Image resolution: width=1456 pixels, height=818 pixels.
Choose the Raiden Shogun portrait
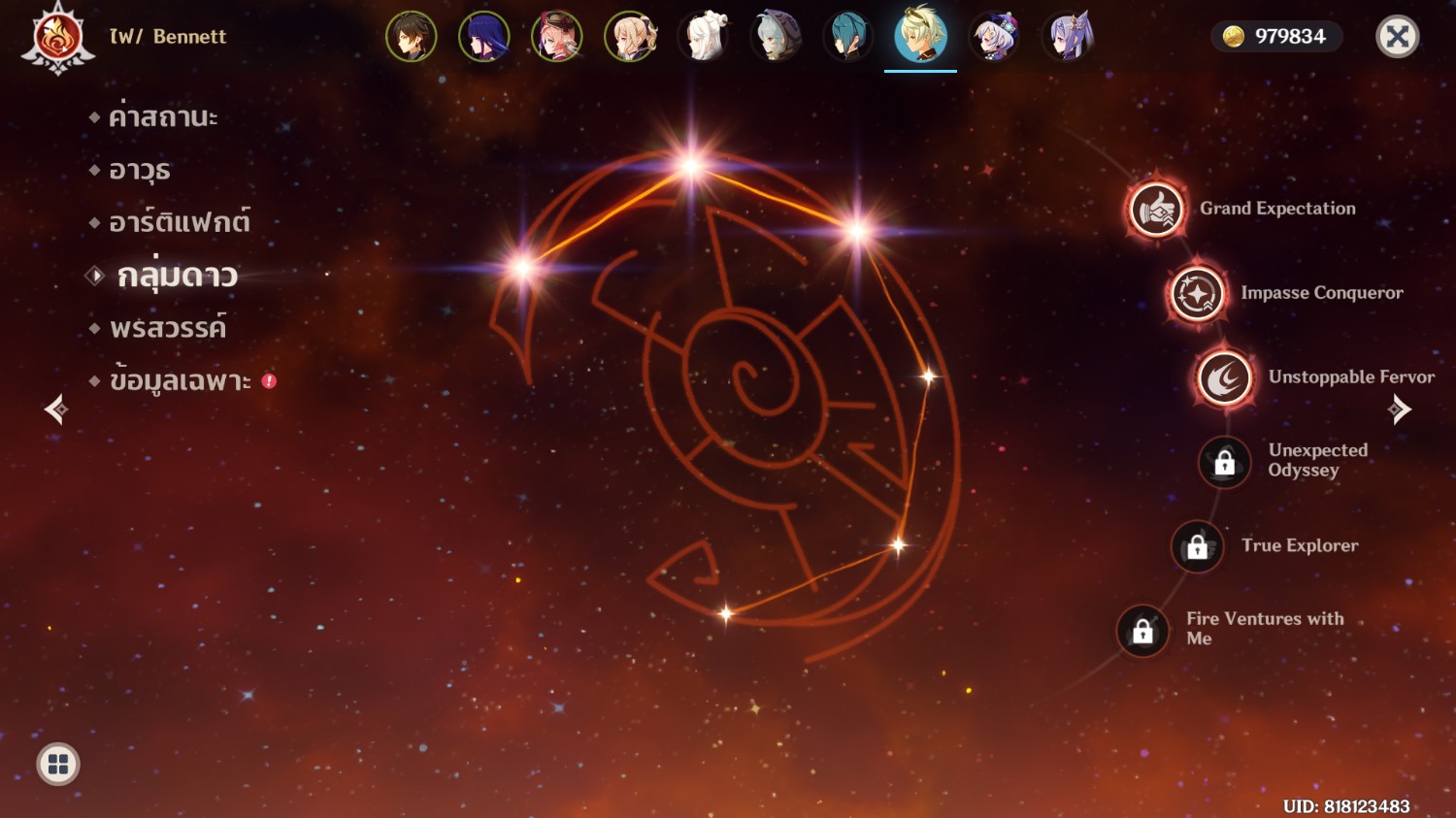484,37
